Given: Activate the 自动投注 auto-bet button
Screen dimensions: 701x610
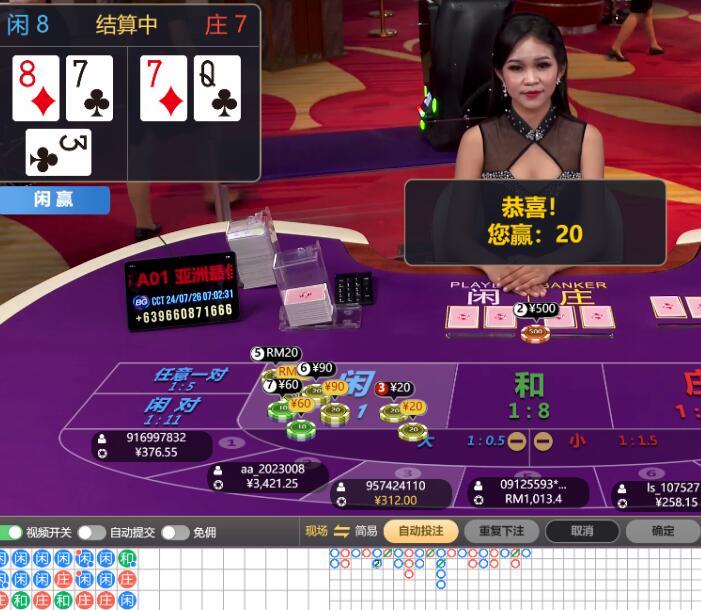Looking at the screenshot, I should click(420, 531).
